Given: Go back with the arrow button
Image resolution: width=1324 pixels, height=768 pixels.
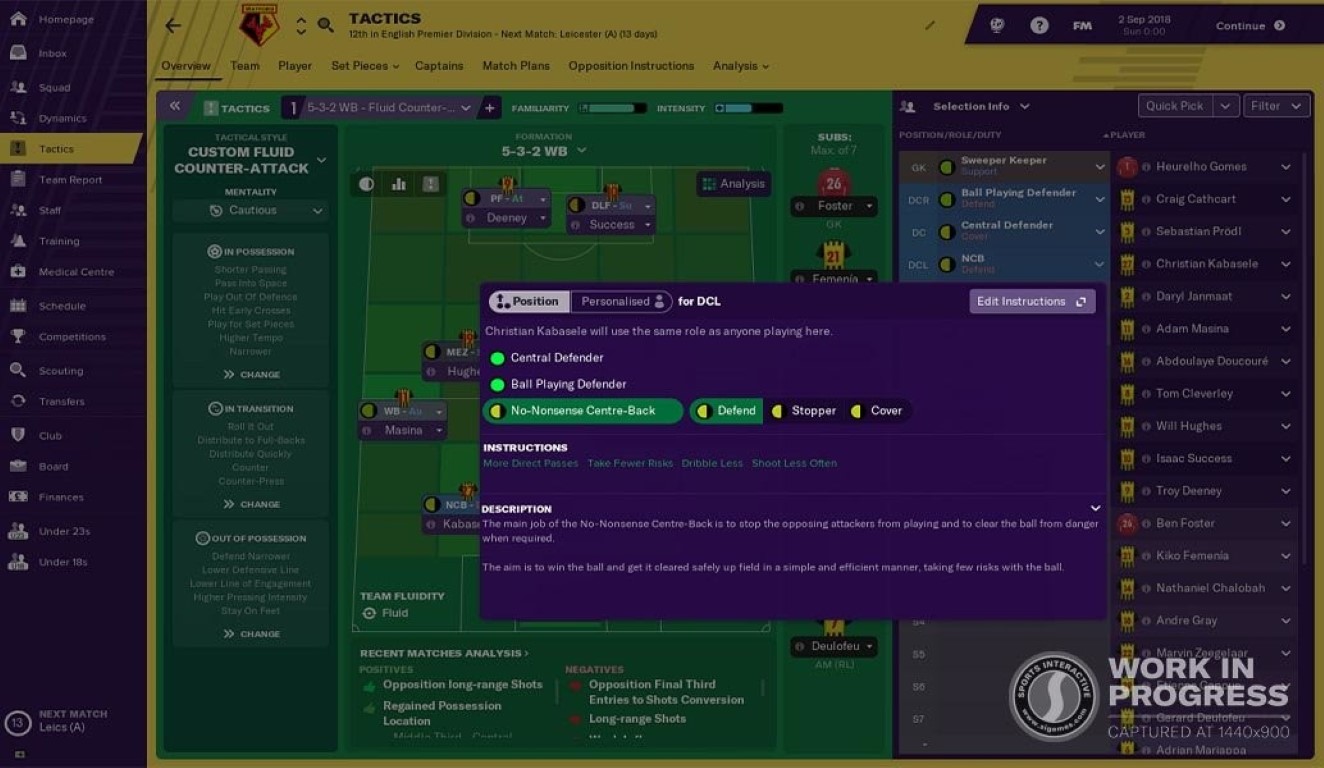Looking at the screenshot, I should click(x=173, y=26).
